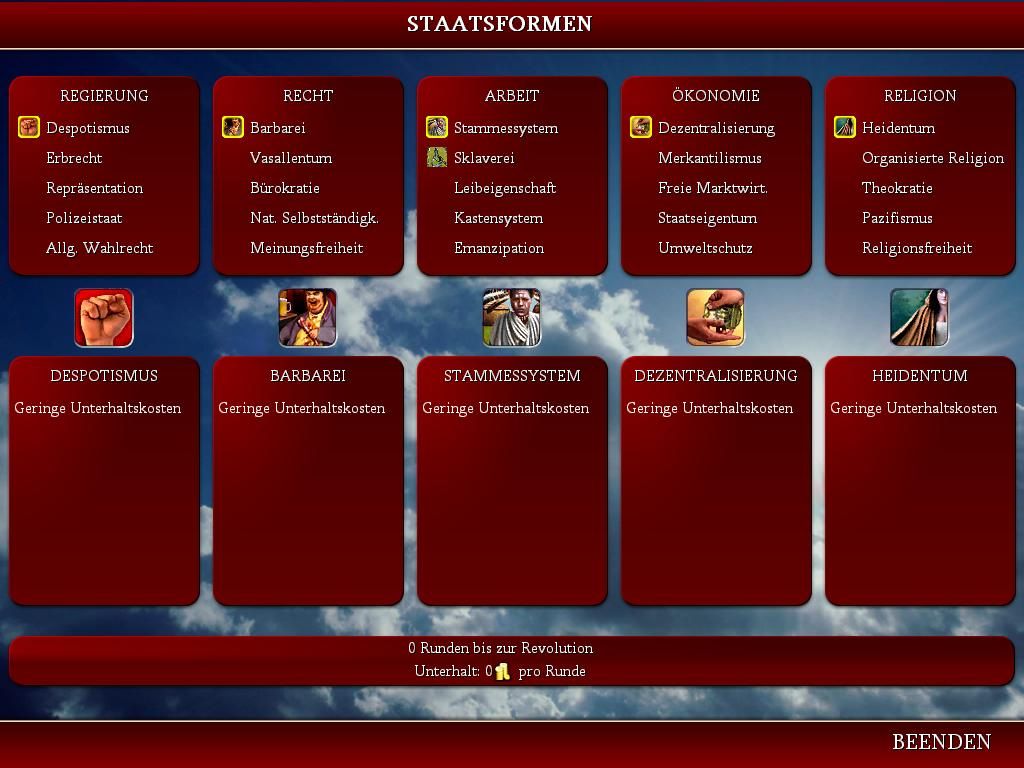Pick Meinungsfreiheit in the Recht column
This screenshot has height=768, width=1024.
[x=306, y=248]
